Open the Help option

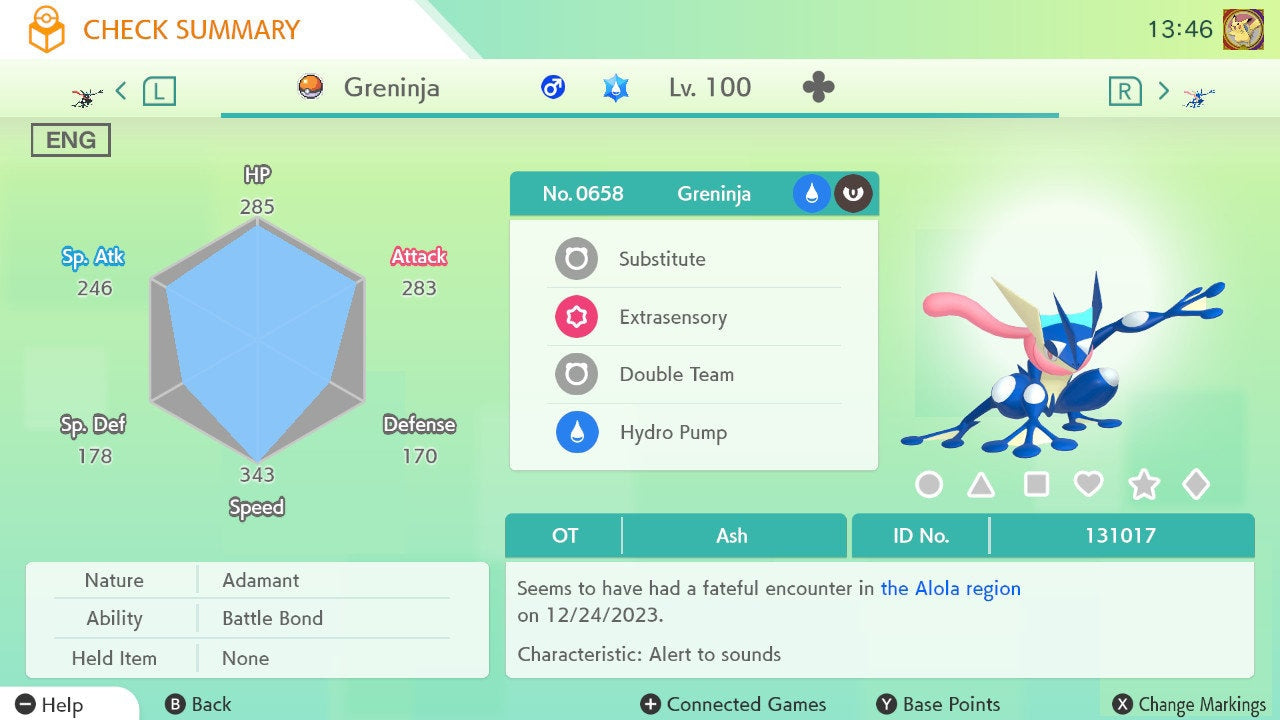pos(50,704)
